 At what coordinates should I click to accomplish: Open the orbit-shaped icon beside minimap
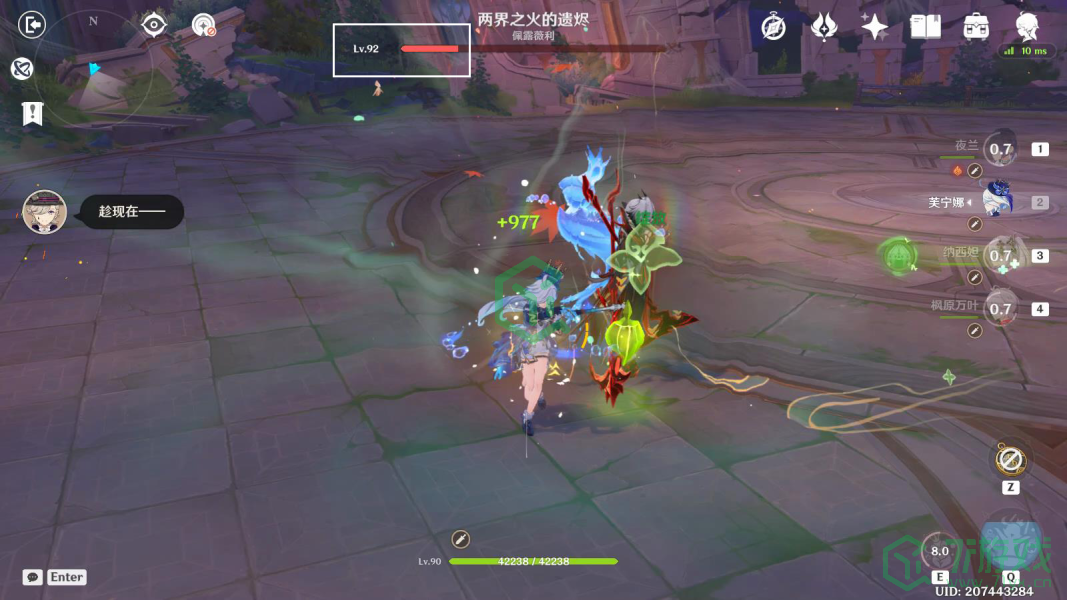click(x=22, y=68)
